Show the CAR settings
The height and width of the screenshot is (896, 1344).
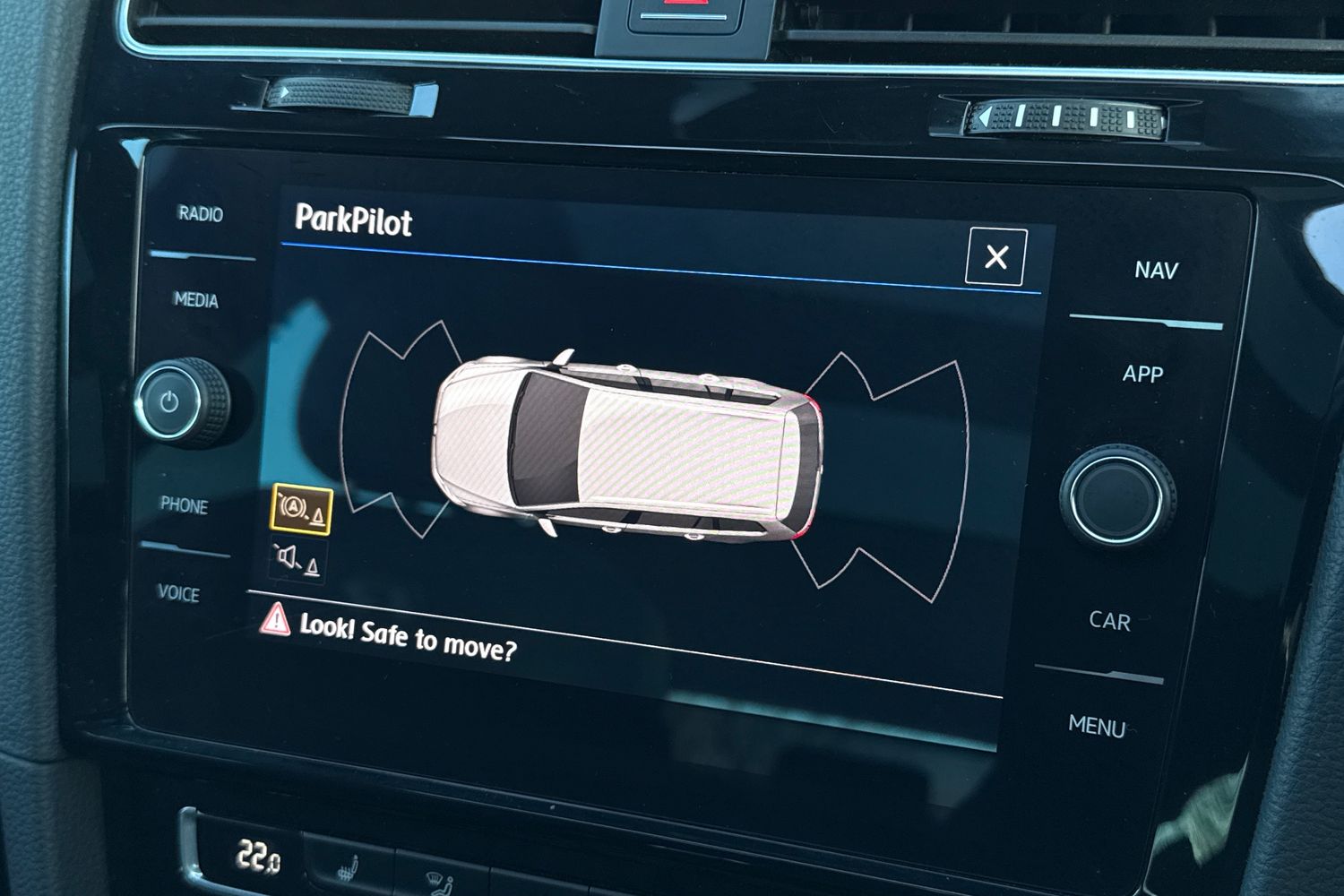click(1109, 621)
